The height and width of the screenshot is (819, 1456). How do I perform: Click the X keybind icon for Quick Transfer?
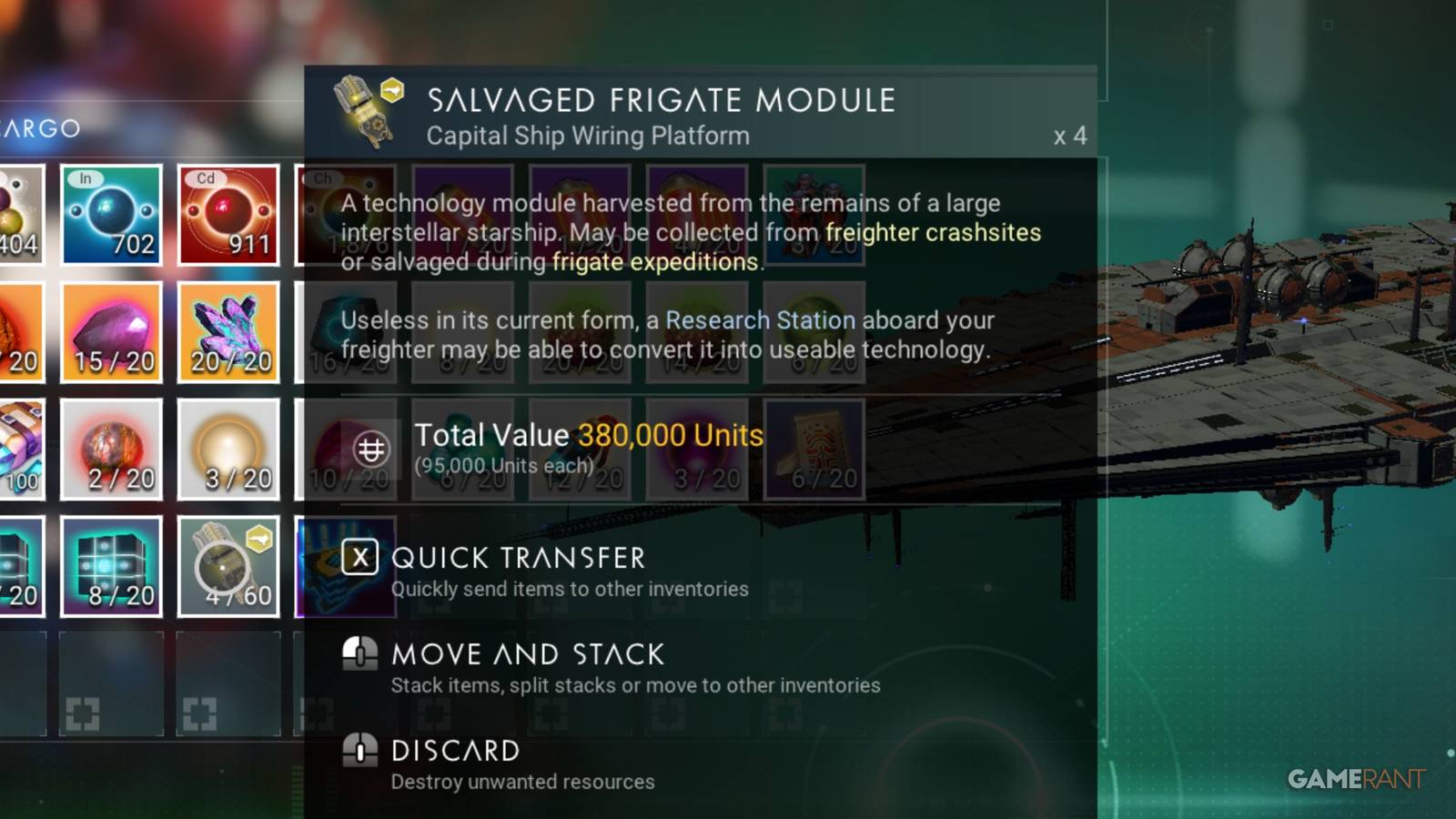(359, 558)
